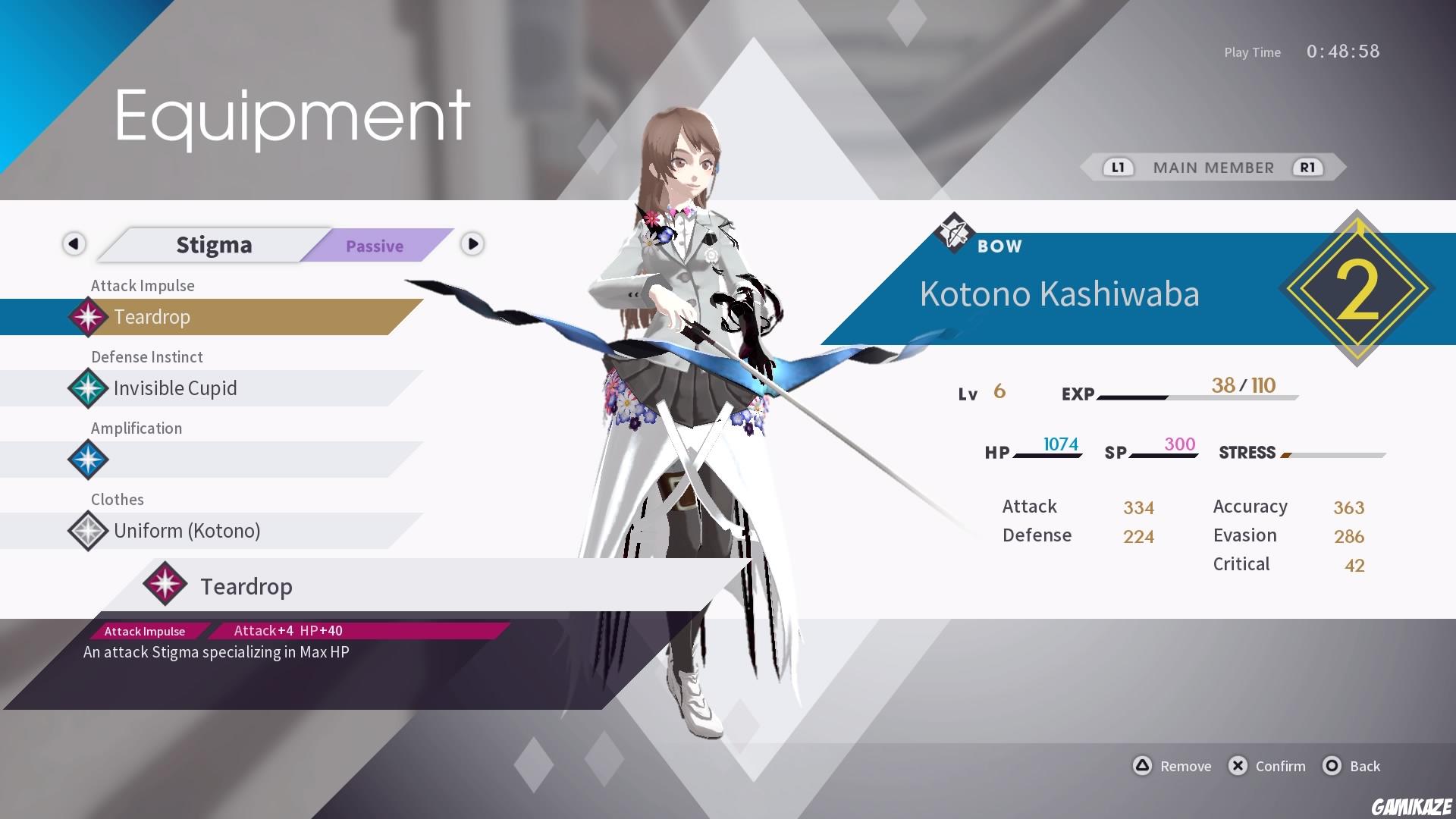Click the left arrow to change equipment category
The width and height of the screenshot is (1456, 819).
[x=74, y=245]
